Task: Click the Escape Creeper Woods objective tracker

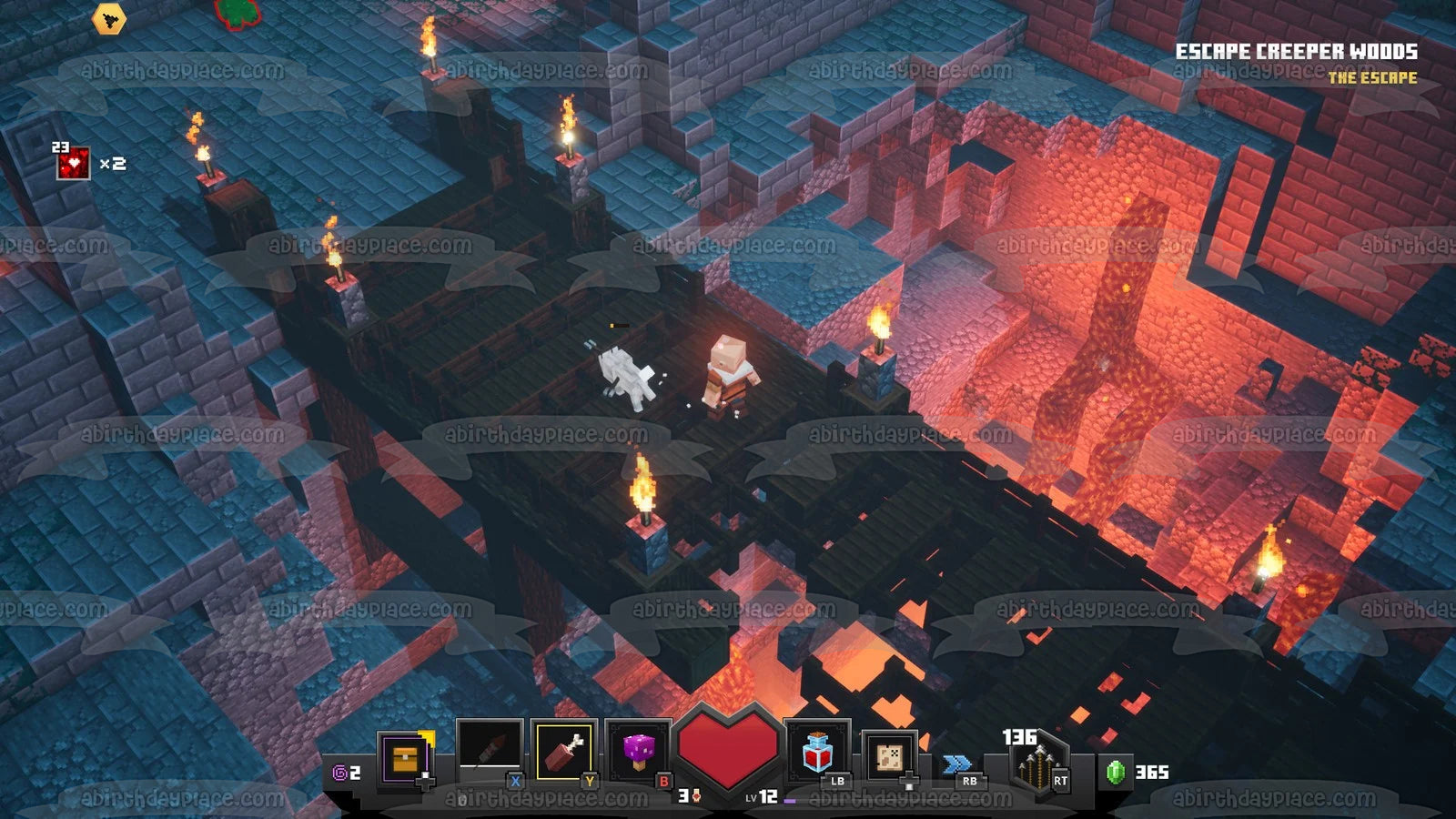Action: (x=1296, y=52)
